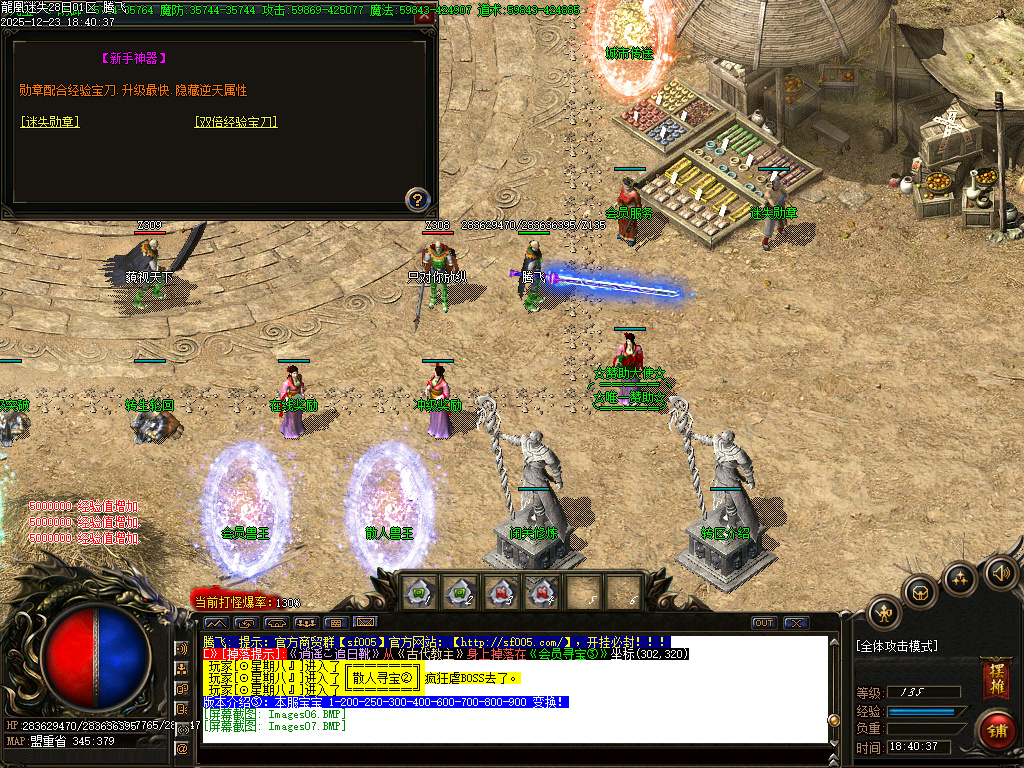Open the red 铺 shop button
Image resolution: width=1024 pixels, height=768 pixels.
[x=996, y=728]
